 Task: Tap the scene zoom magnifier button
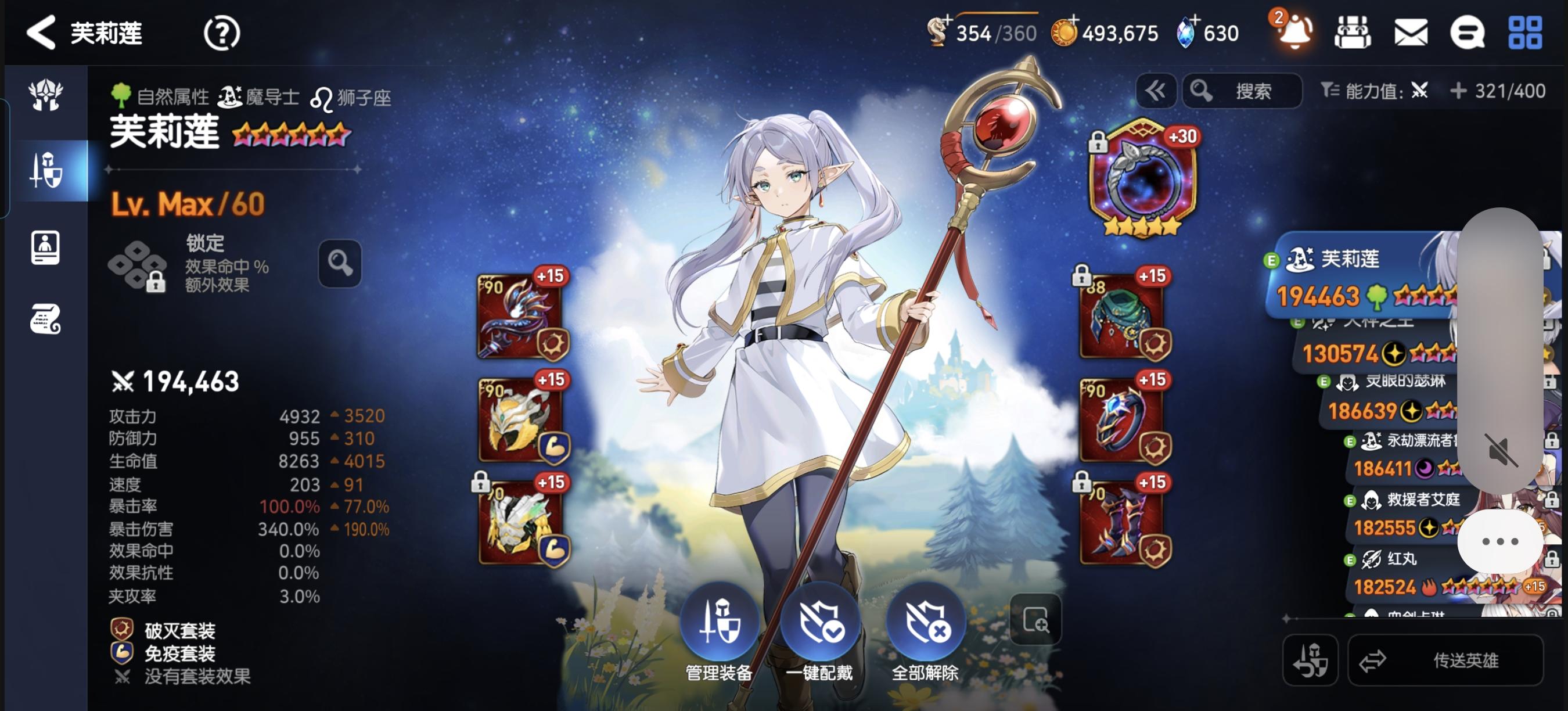pyautogui.click(x=1035, y=618)
